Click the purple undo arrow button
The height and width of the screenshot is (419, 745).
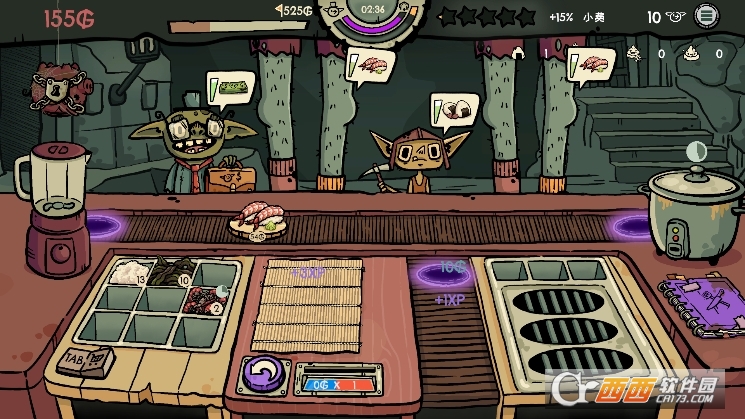click(x=261, y=376)
